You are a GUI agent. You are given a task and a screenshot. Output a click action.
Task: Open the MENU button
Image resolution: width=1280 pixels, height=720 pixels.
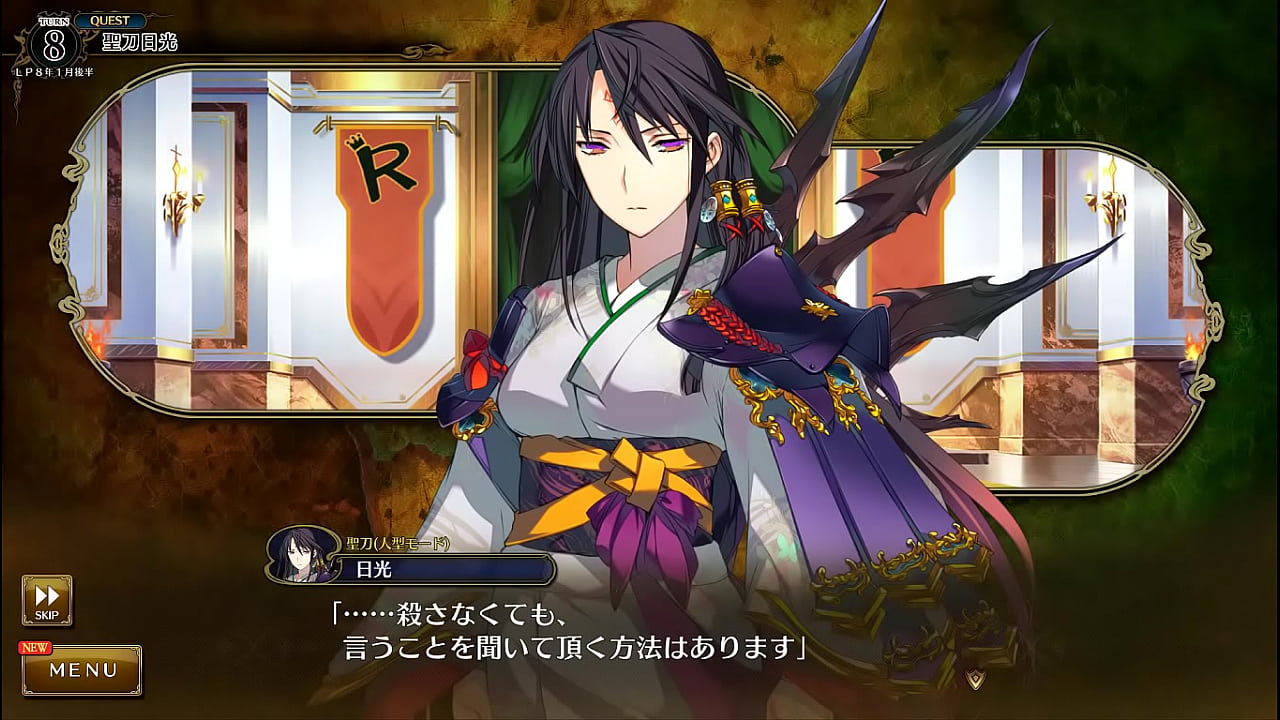coord(83,670)
